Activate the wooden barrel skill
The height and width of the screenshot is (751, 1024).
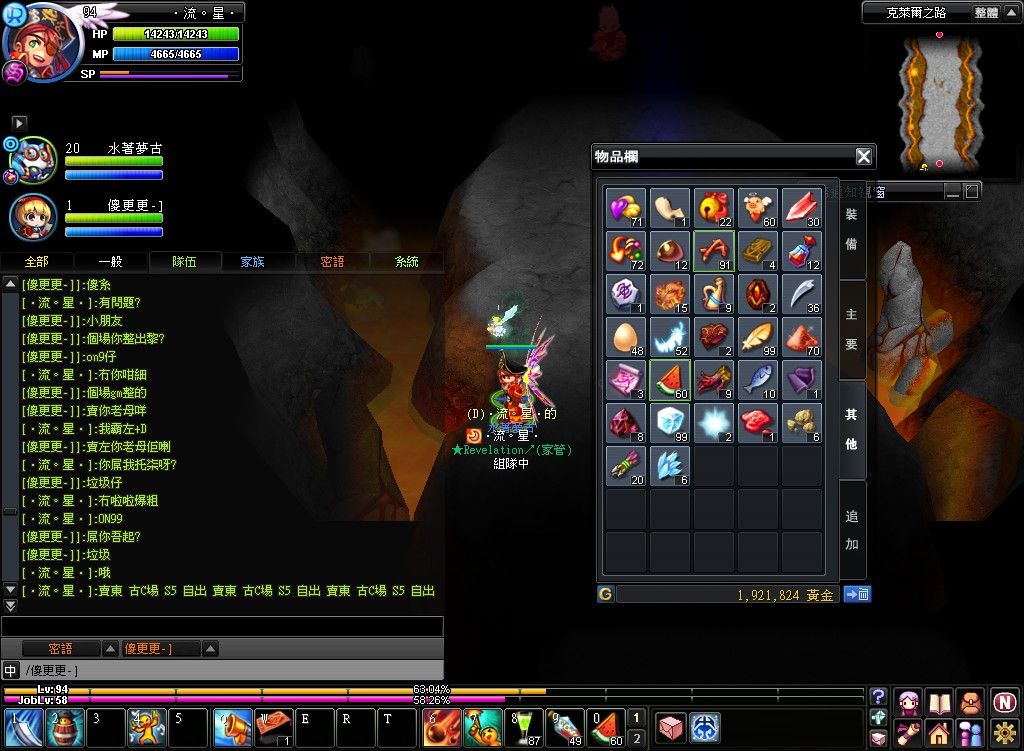pyautogui.click(x=65, y=727)
